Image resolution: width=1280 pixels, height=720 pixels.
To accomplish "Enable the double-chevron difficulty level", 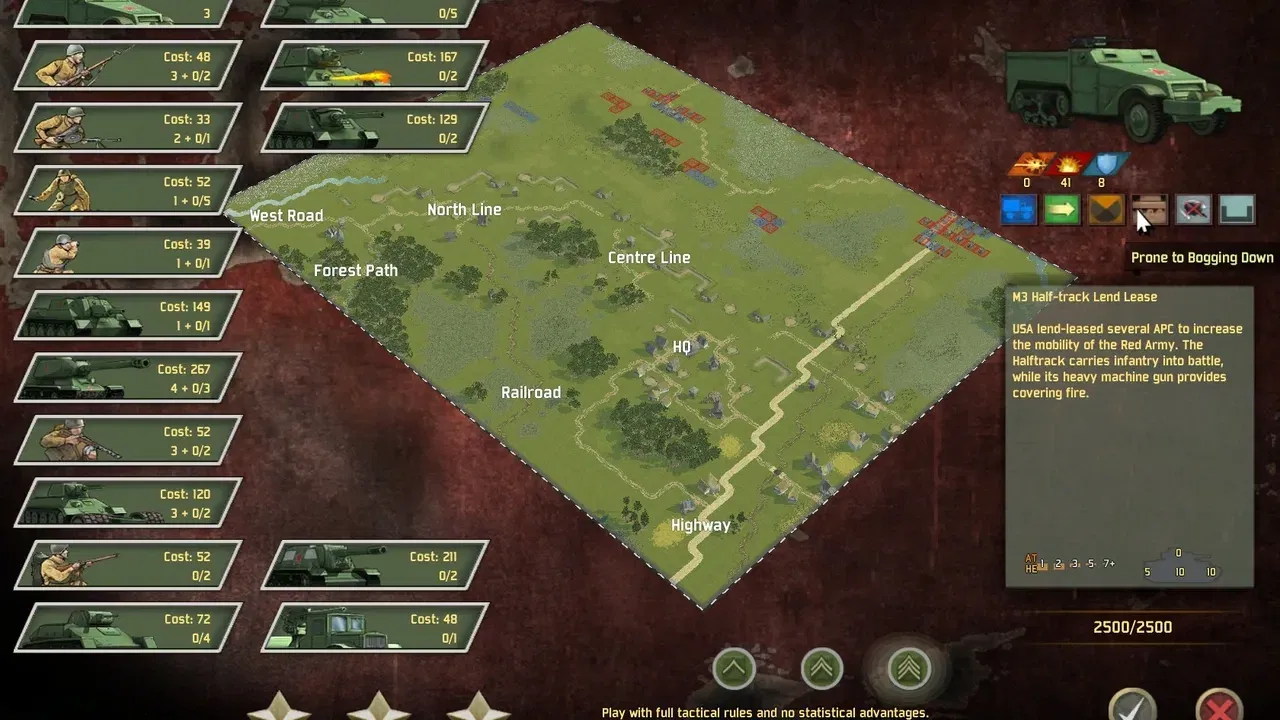I will [821, 668].
